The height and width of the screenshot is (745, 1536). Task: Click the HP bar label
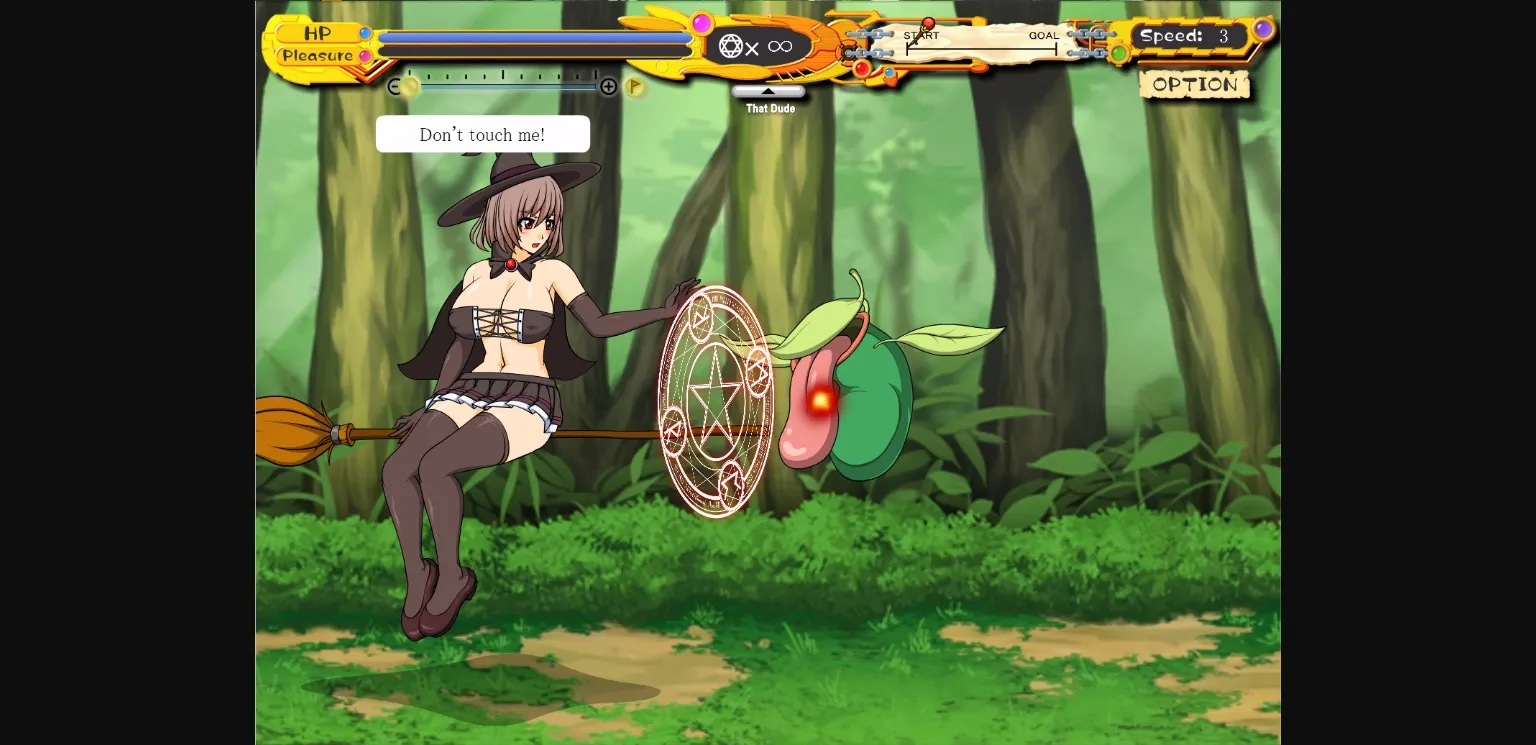pos(317,32)
